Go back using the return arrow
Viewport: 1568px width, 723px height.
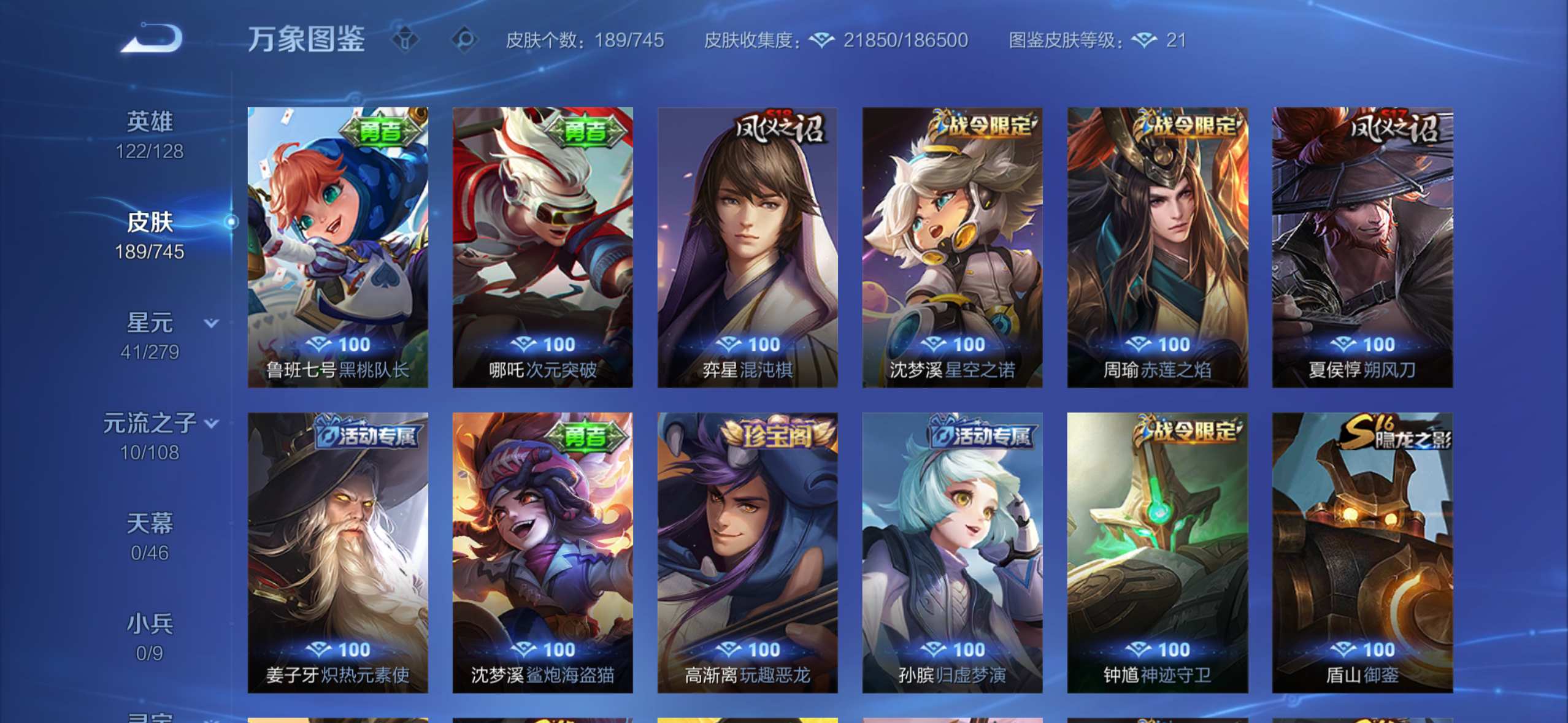coord(152,39)
